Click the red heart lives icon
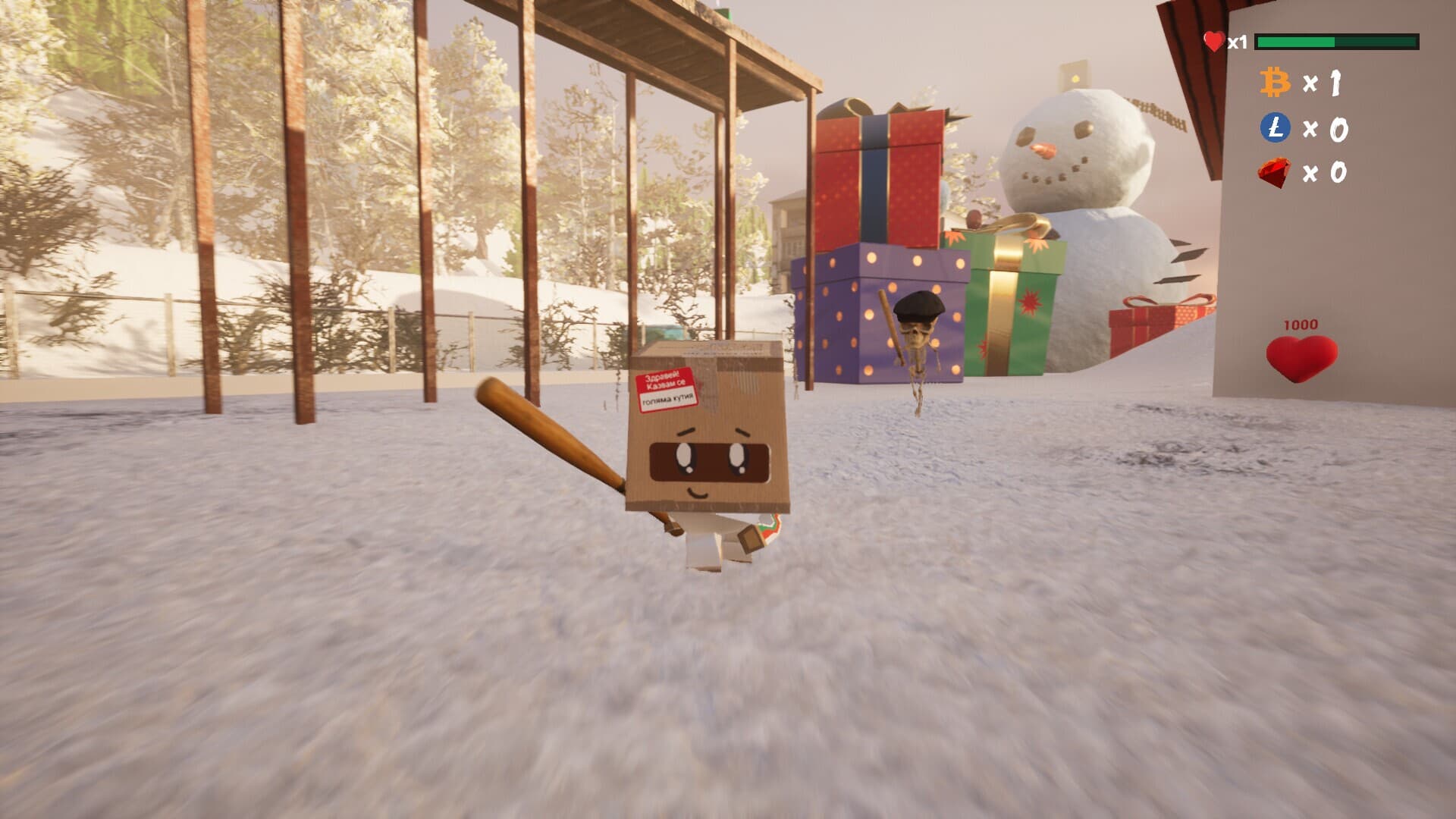This screenshot has height=819, width=1456. 1214,41
